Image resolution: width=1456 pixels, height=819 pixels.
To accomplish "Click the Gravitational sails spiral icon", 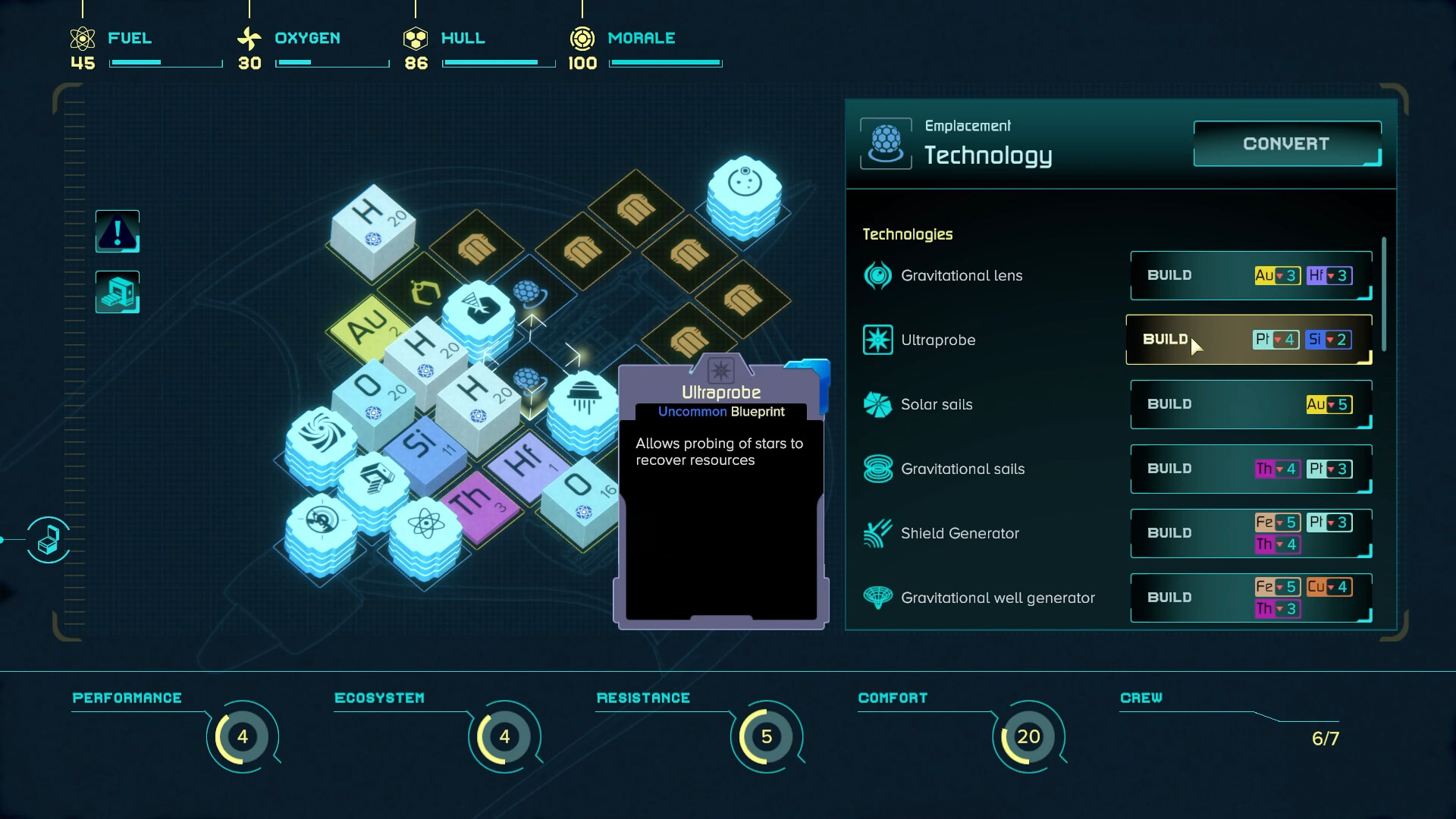I will pos(878,469).
